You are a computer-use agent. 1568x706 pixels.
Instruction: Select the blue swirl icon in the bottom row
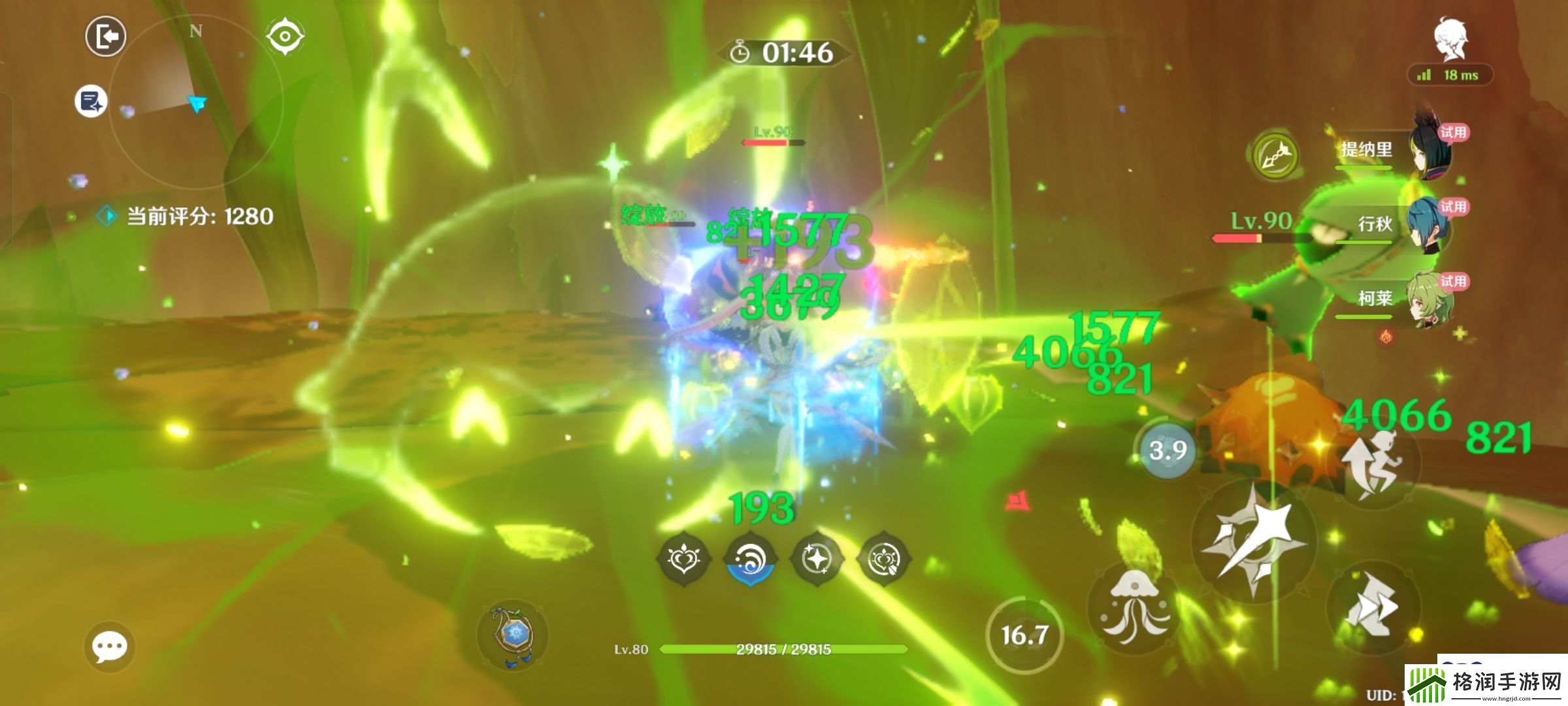click(x=751, y=560)
